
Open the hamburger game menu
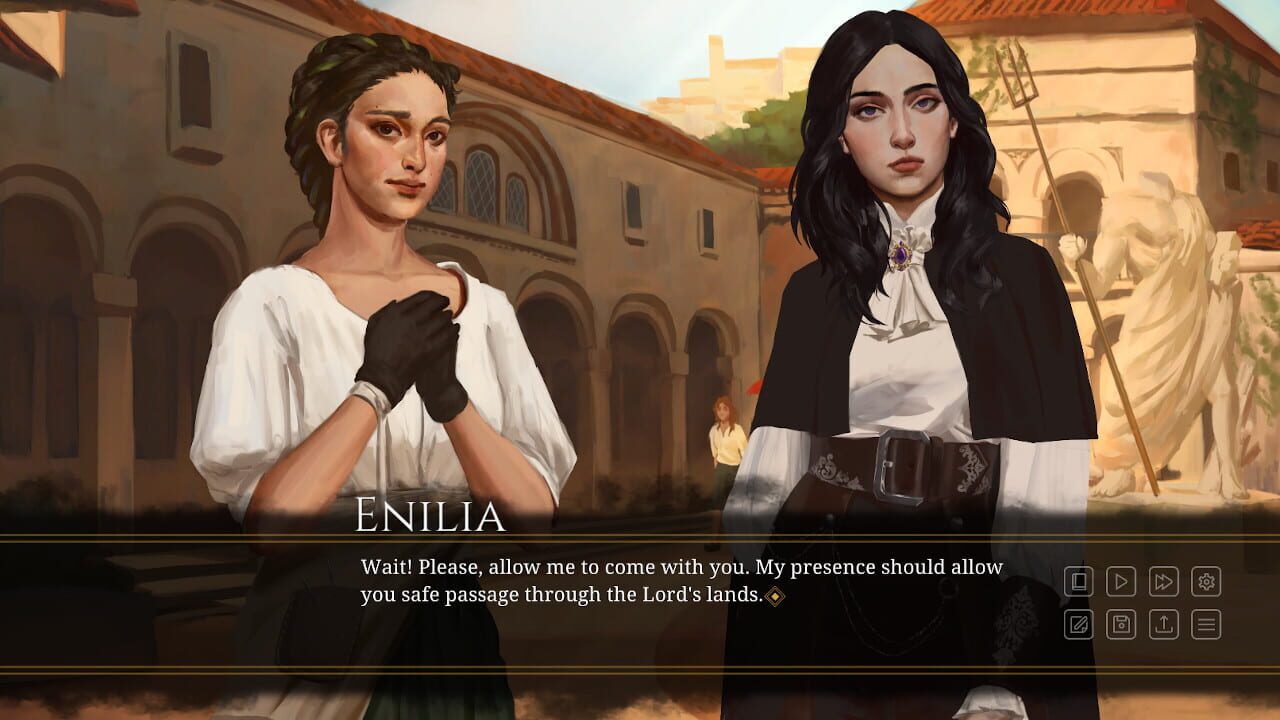tap(1206, 624)
